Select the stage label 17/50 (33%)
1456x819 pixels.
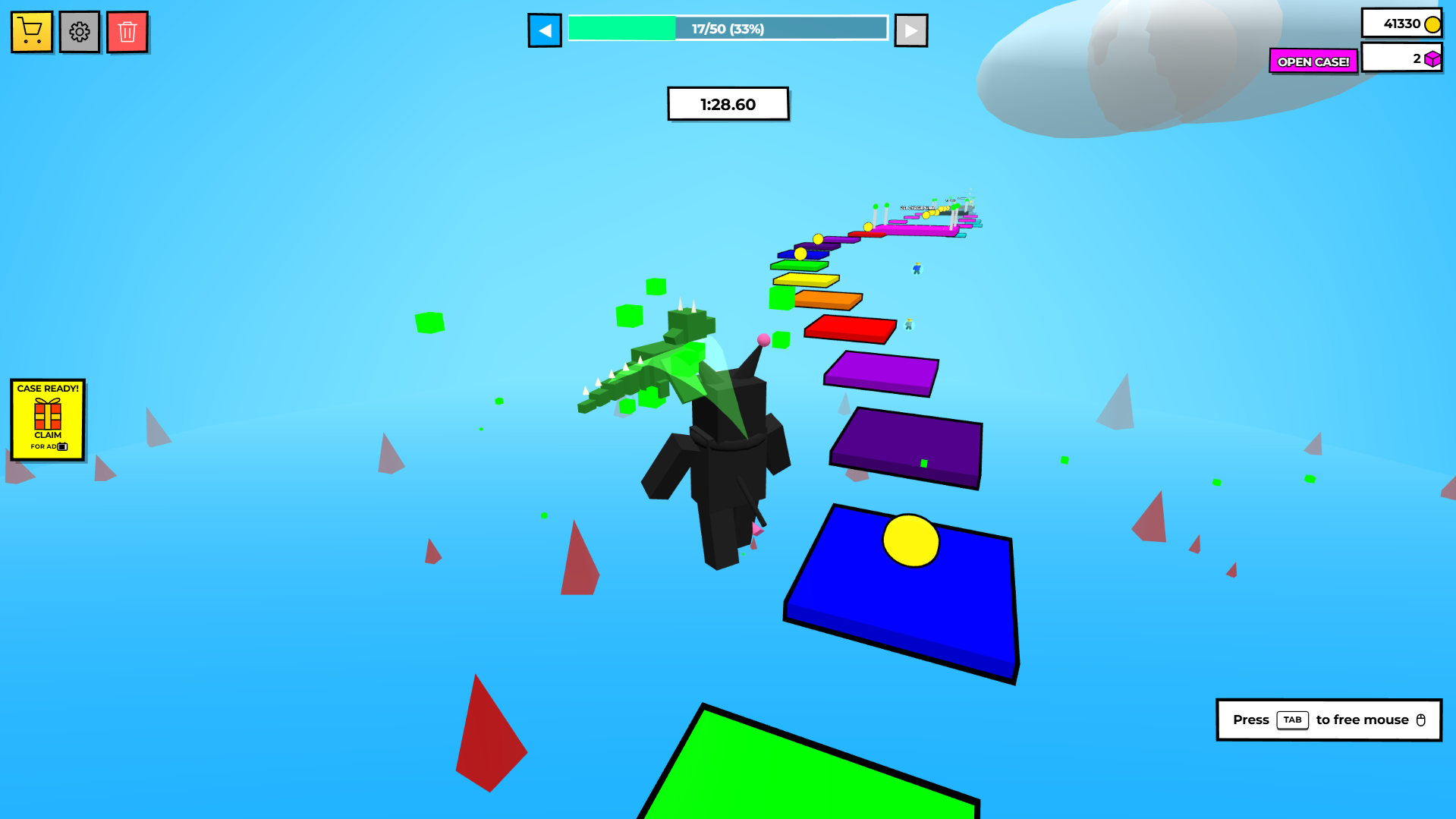click(726, 28)
